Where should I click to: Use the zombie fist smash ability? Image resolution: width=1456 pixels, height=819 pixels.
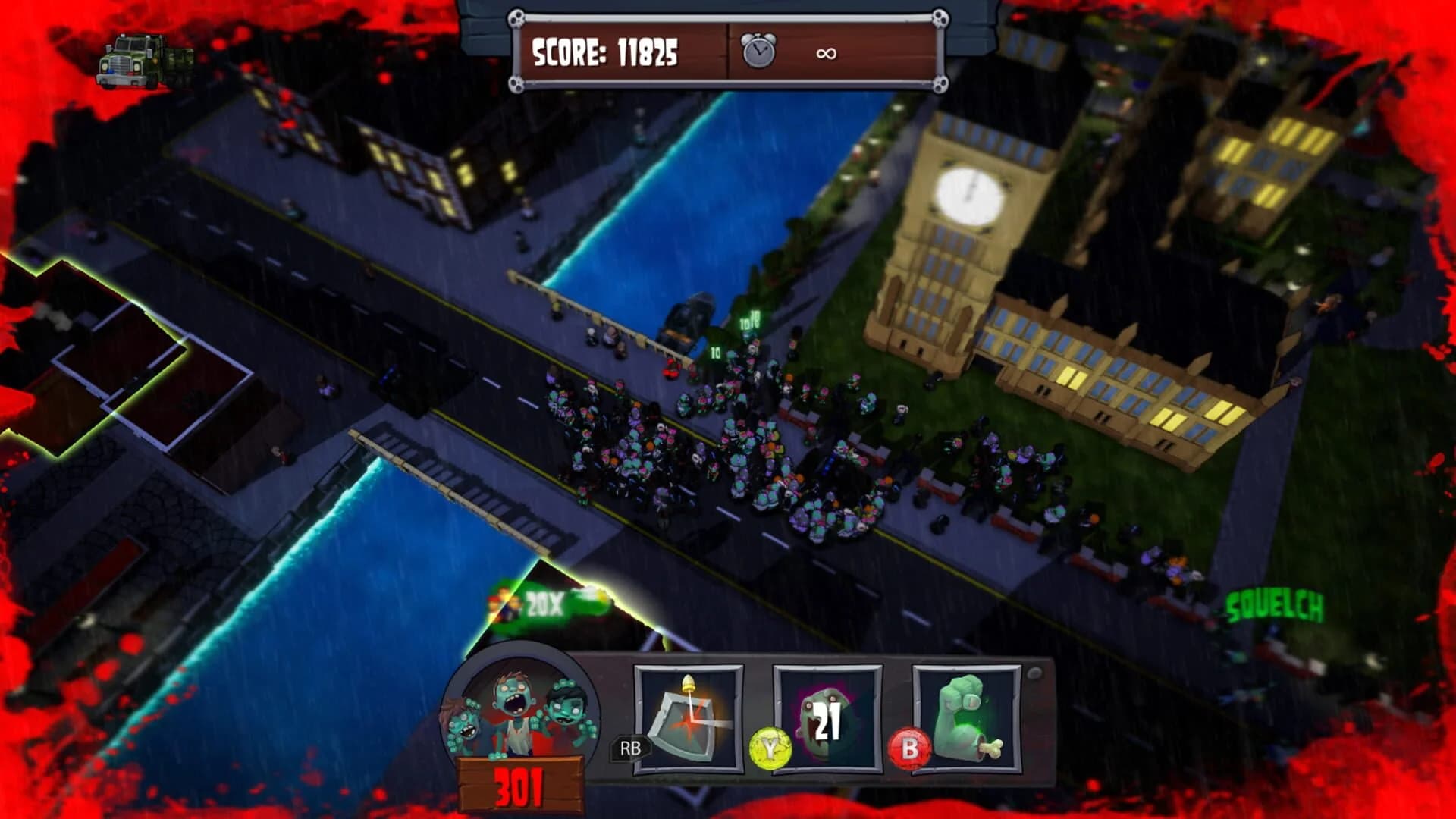pyautogui.click(x=967, y=717)
